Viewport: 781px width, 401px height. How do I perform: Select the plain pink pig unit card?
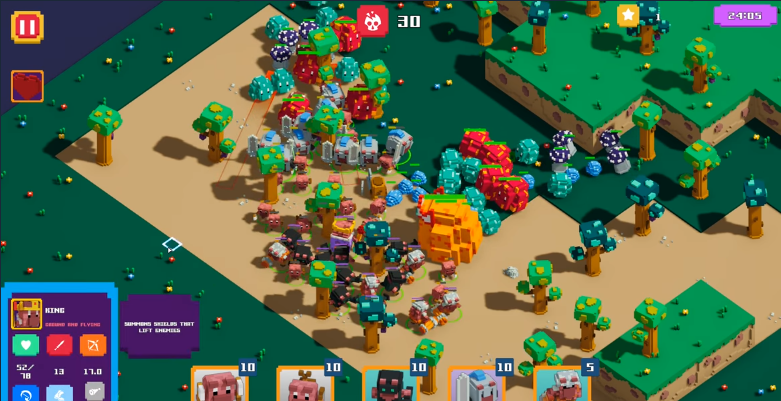219,386
